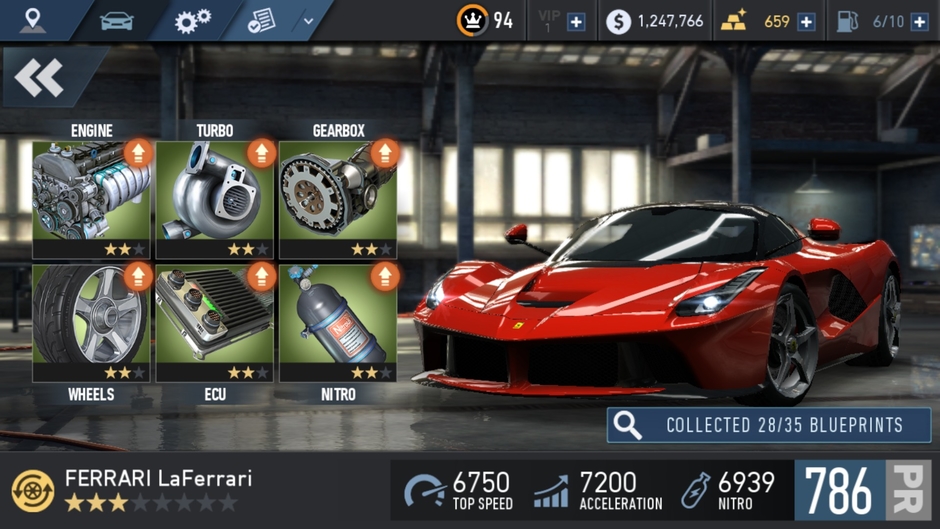This screenshot has width=940, height=529.
Task: Add VIP points with plus button
Action: pos(576,21)
